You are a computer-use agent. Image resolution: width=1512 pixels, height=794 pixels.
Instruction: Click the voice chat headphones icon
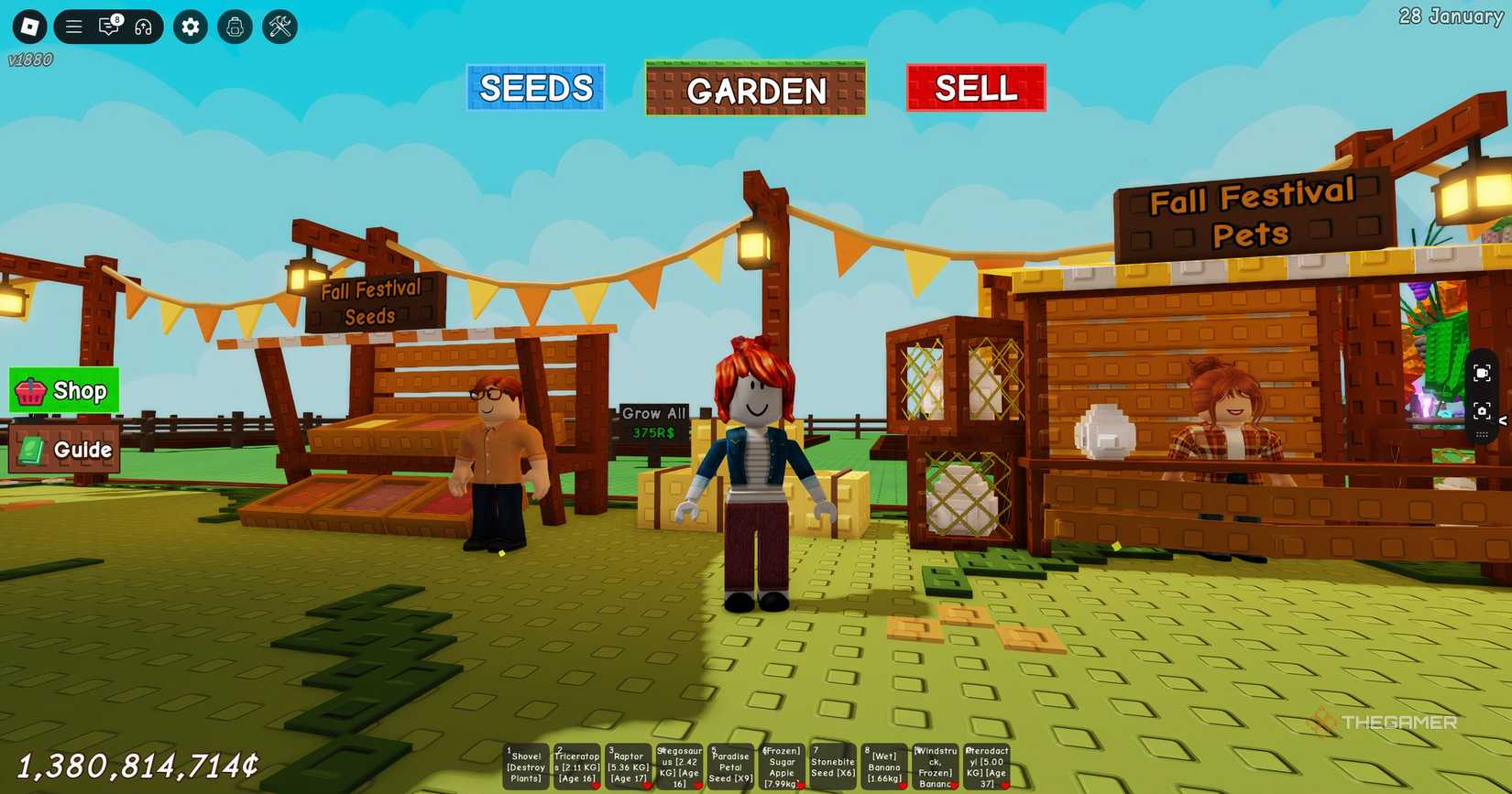145,27
